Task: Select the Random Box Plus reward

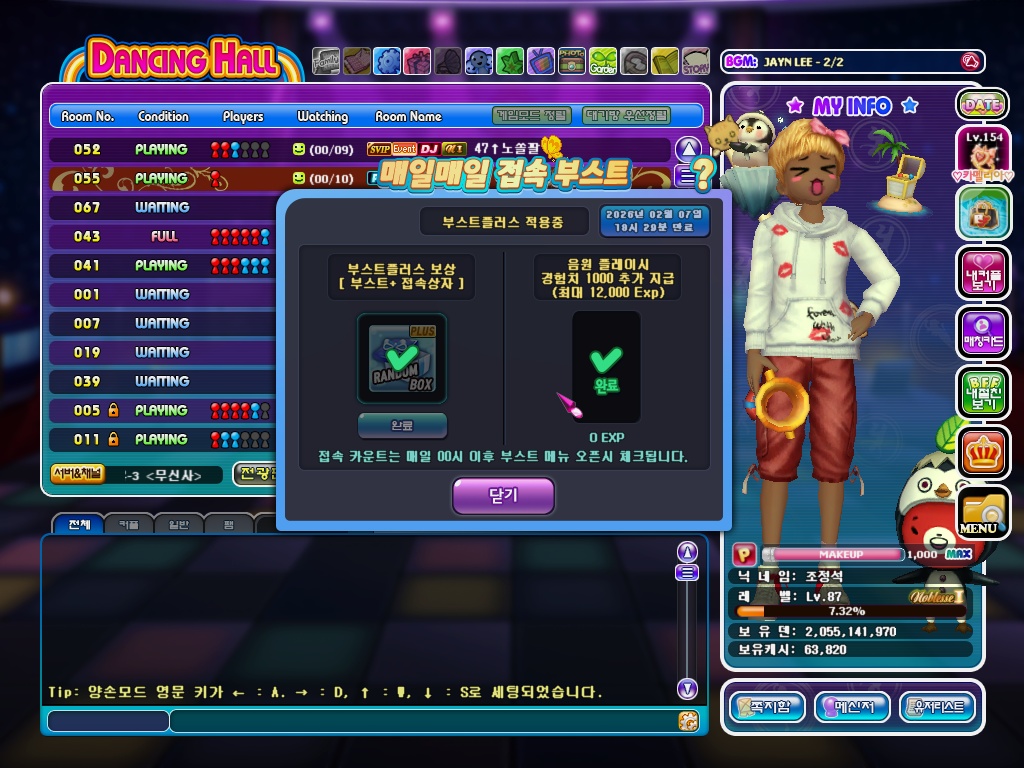Action: point(402,358)
